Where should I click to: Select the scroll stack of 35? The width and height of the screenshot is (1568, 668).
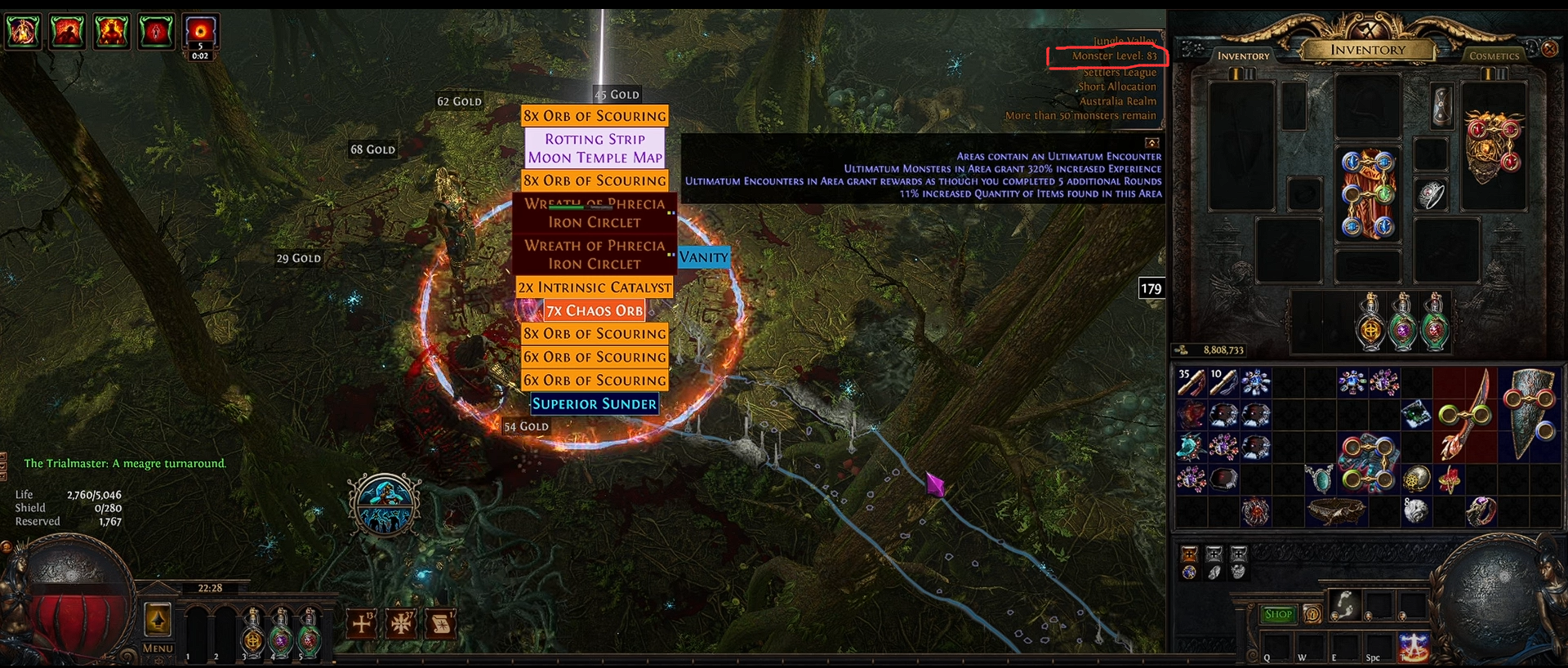[x=1191, y=382]
